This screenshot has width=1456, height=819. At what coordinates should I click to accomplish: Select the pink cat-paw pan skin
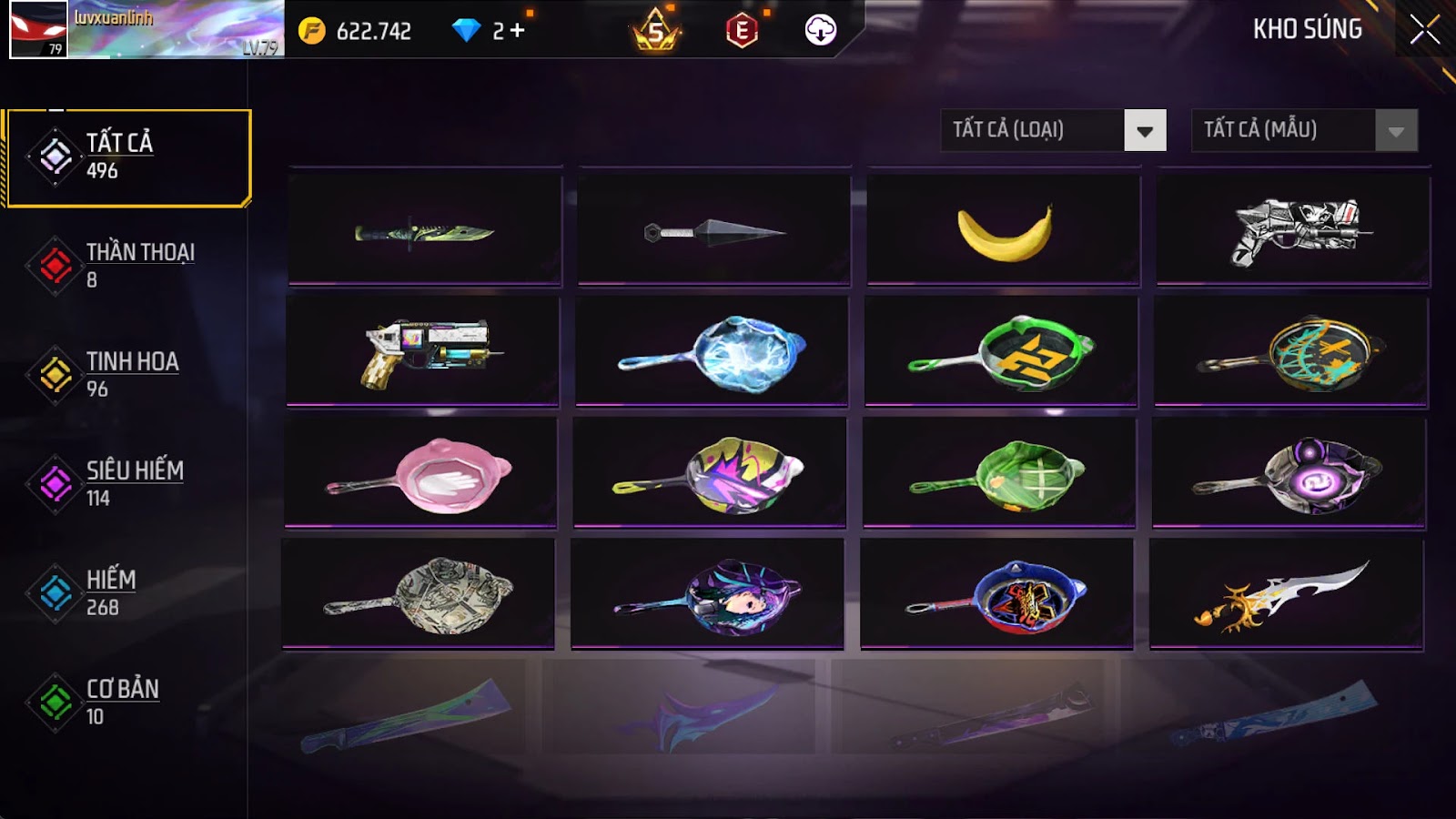pos(421,473)
